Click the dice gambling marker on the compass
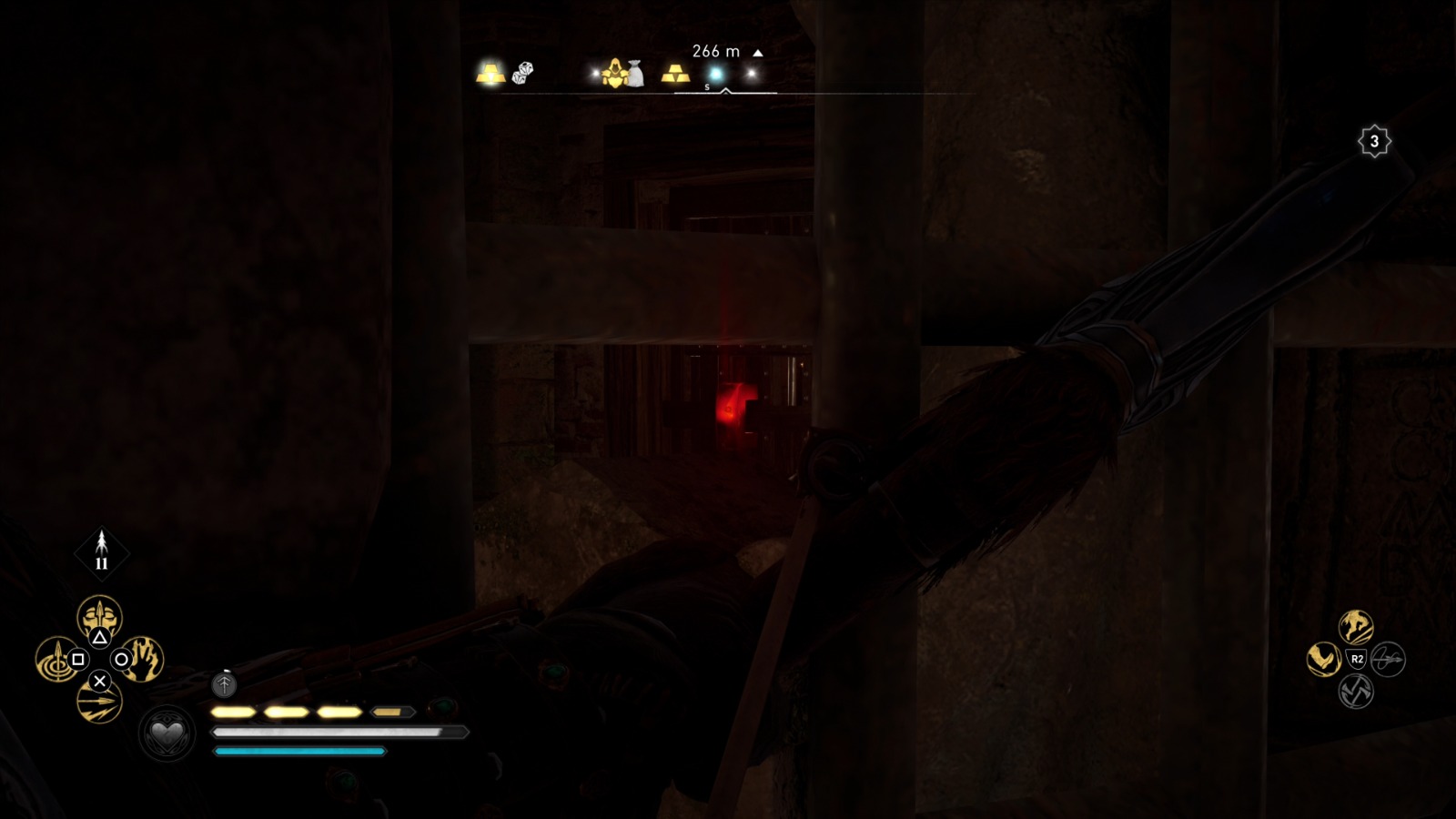This screenshot has width=1456, height=819. point(521,73)
